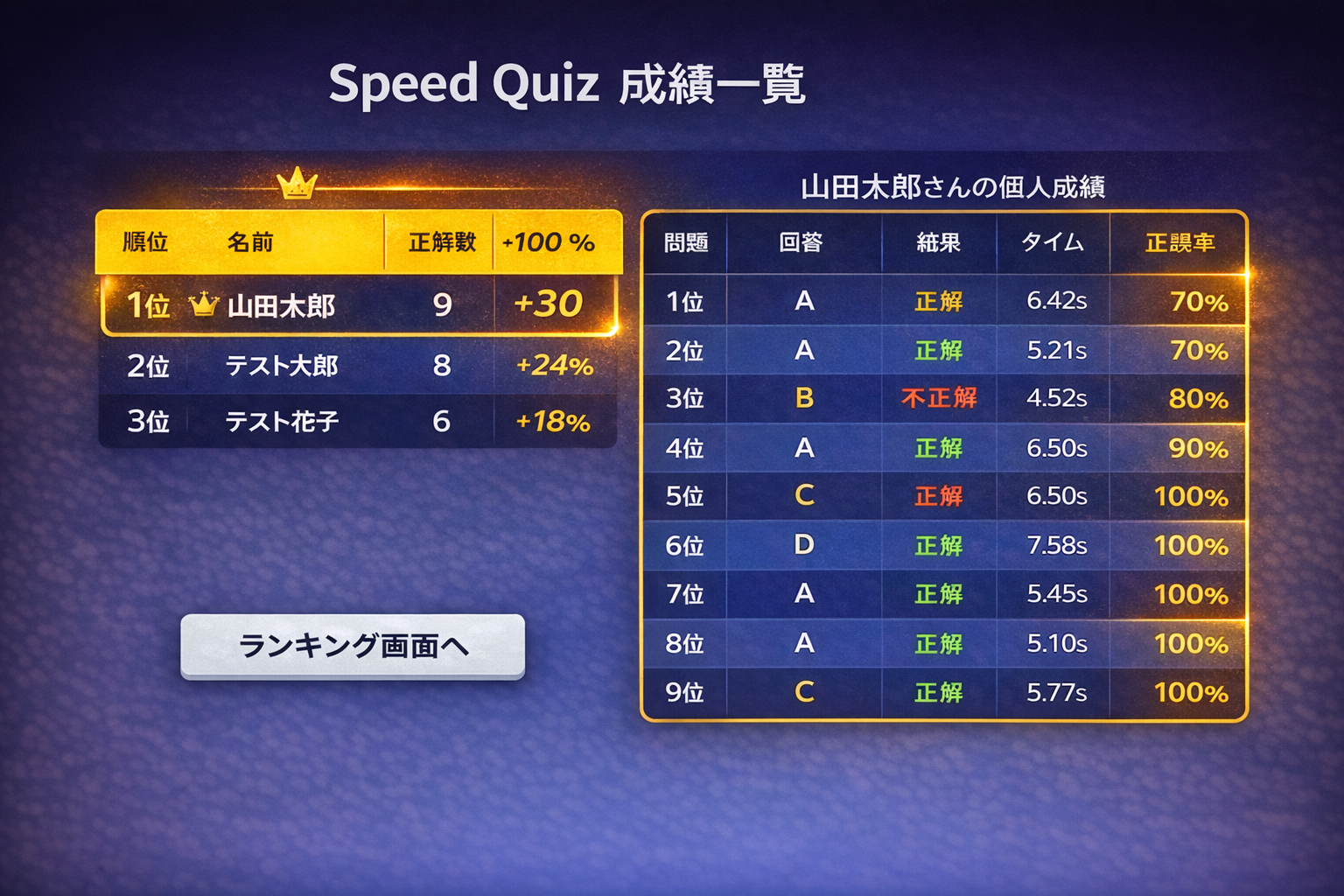1344x896 pixels.
Task: Open the 正解数 column header
Action: pos(441,242)
